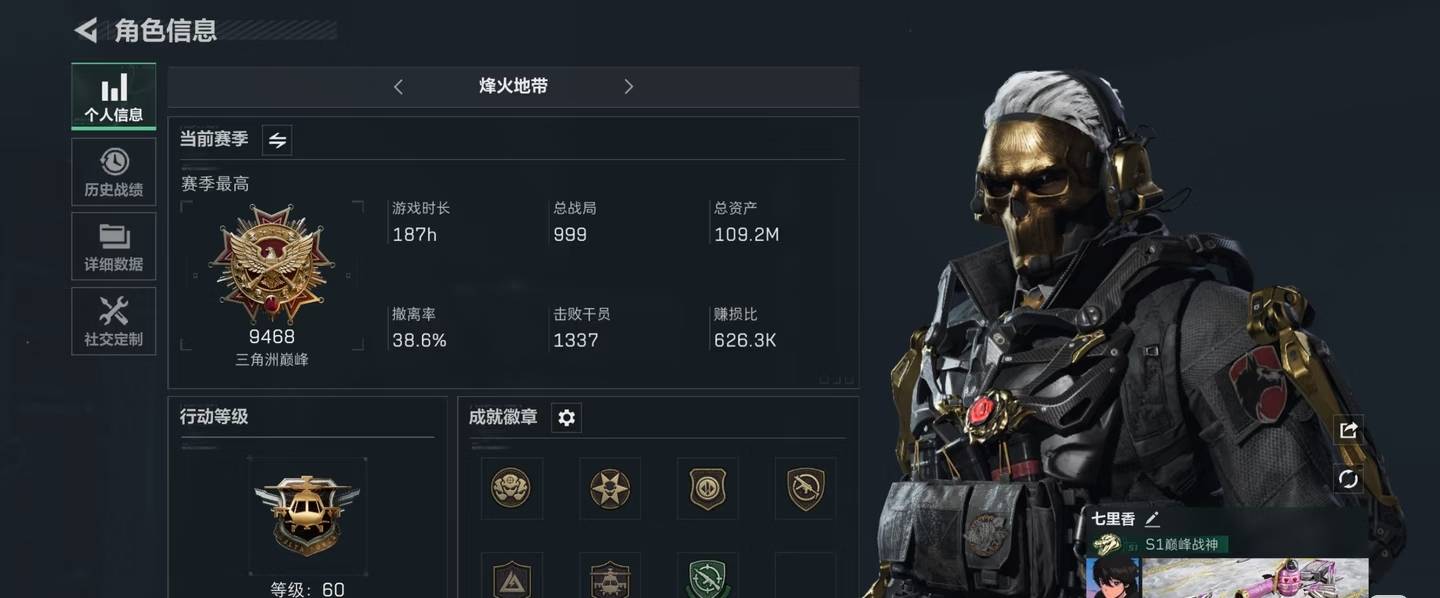This screenshot has width=1440, height=598.
Task: Click the right arrow beside 烽火地带
Action: coord(628,87)
